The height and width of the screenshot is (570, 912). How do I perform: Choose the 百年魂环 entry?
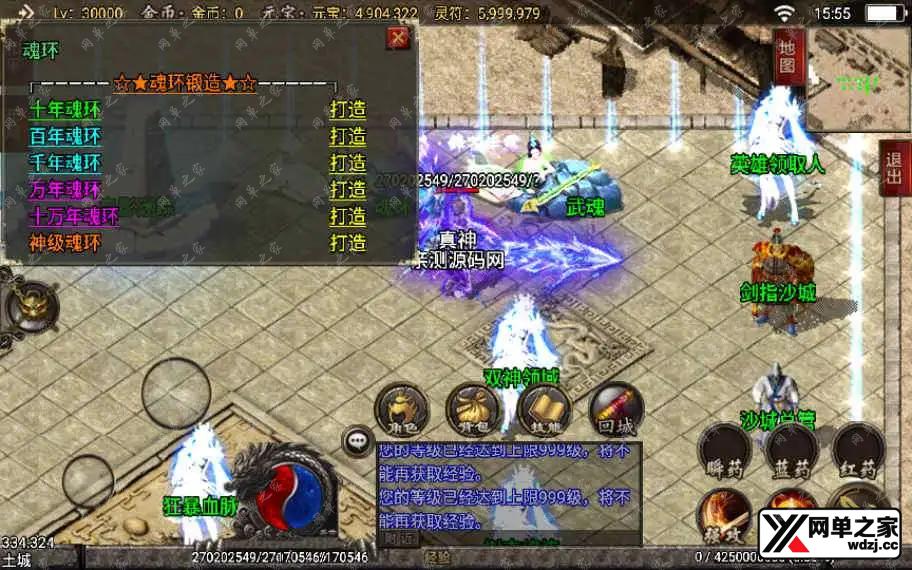(66, 137)
